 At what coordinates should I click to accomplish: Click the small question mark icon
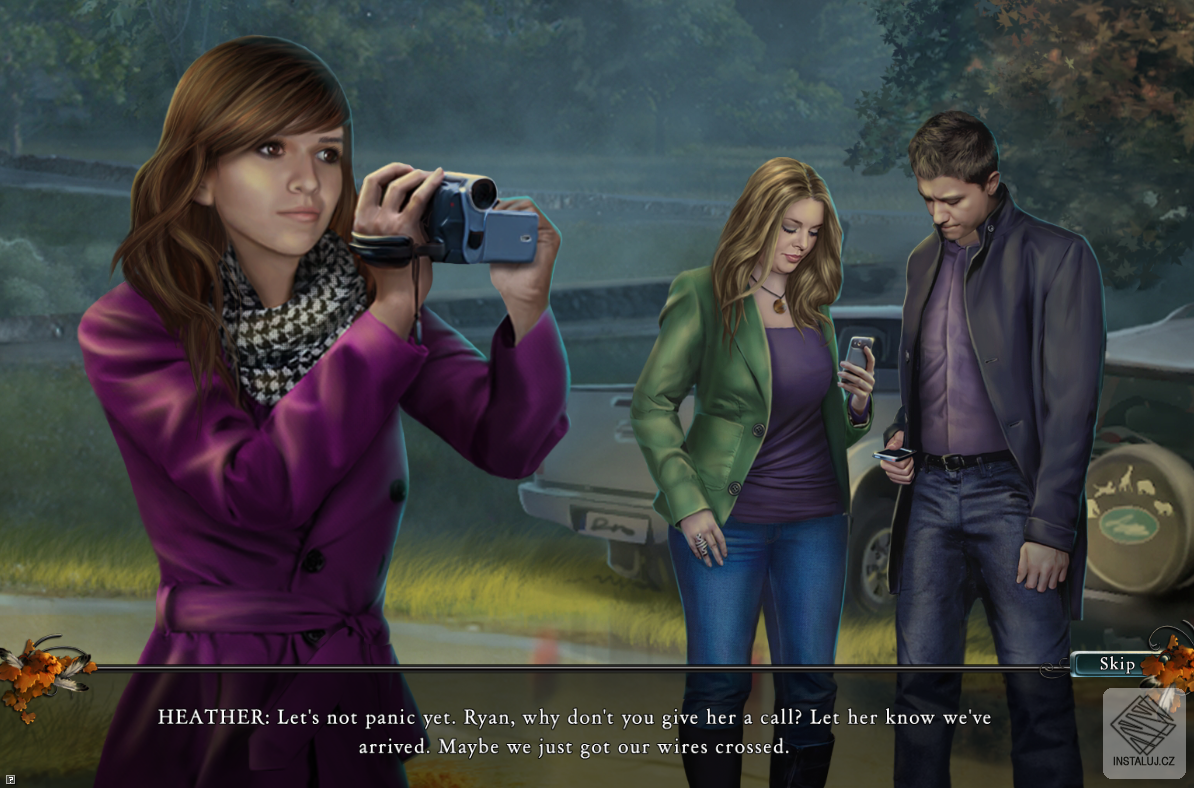[9, 777]
